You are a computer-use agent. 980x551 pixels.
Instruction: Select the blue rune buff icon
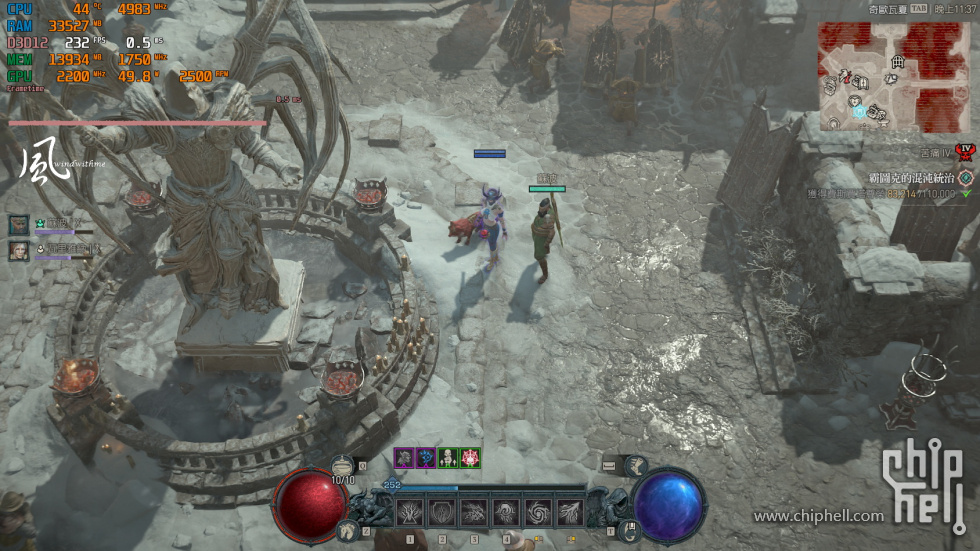(426, 457)
